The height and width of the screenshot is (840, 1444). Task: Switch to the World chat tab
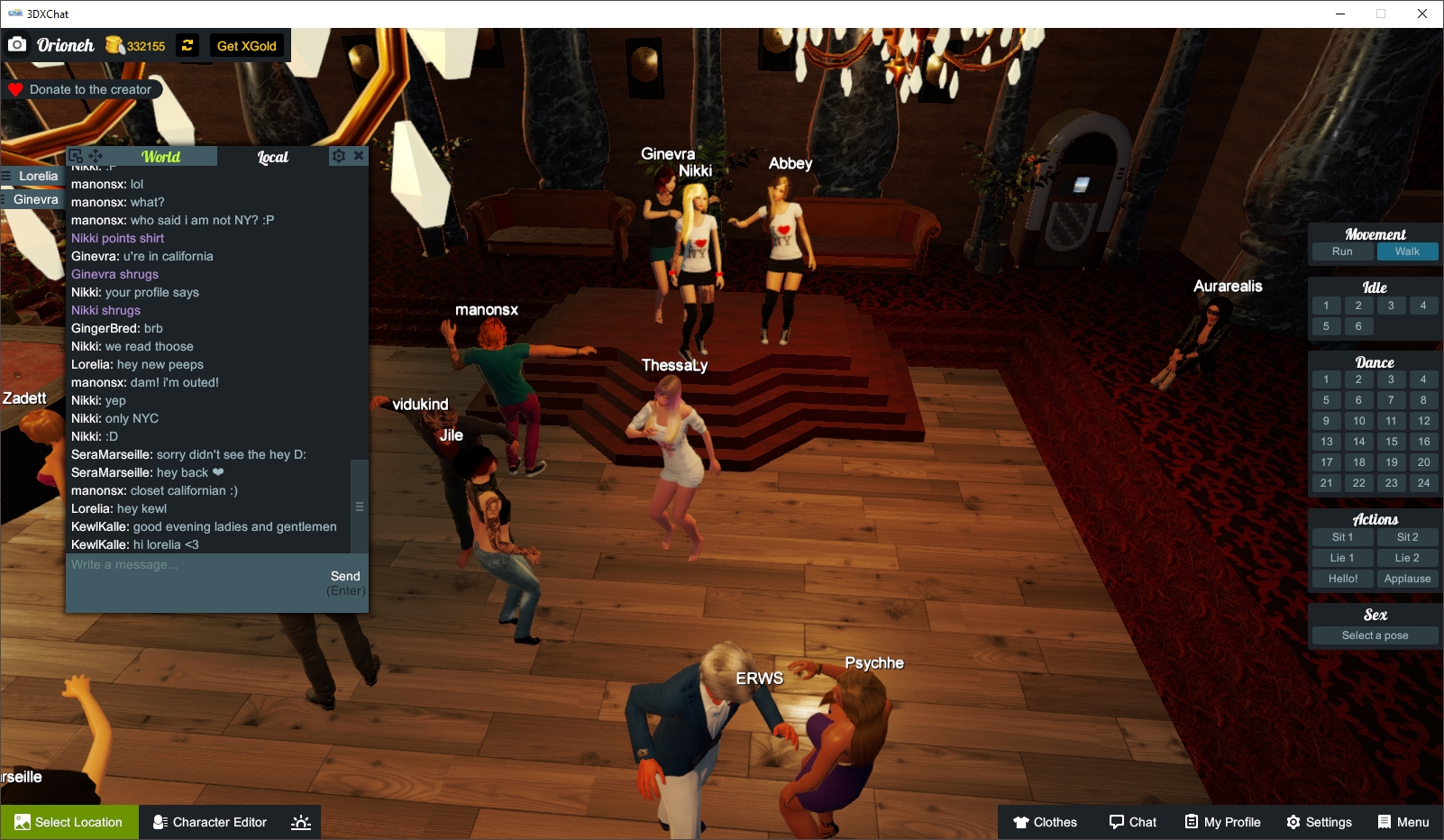[x=160, y=156]
